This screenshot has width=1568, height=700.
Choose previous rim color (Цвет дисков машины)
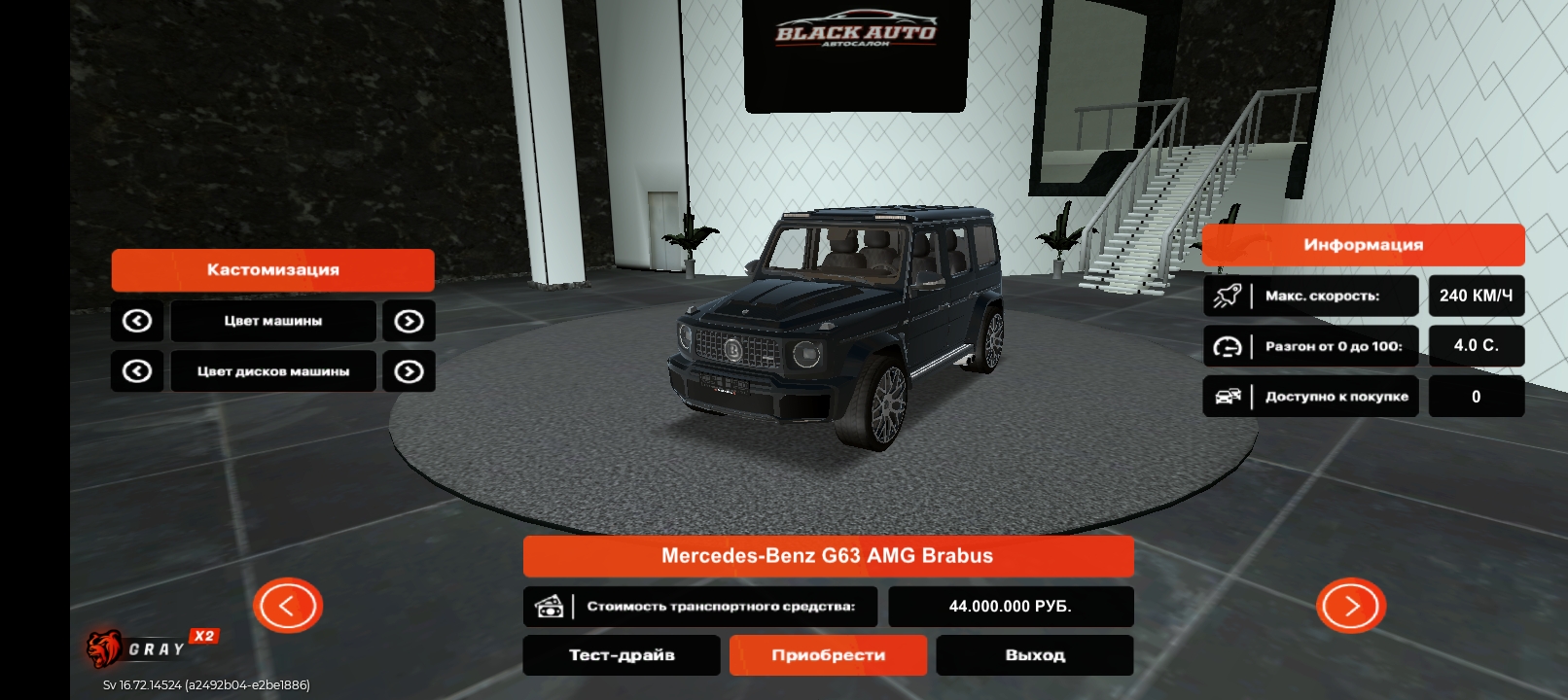[137, 371]
